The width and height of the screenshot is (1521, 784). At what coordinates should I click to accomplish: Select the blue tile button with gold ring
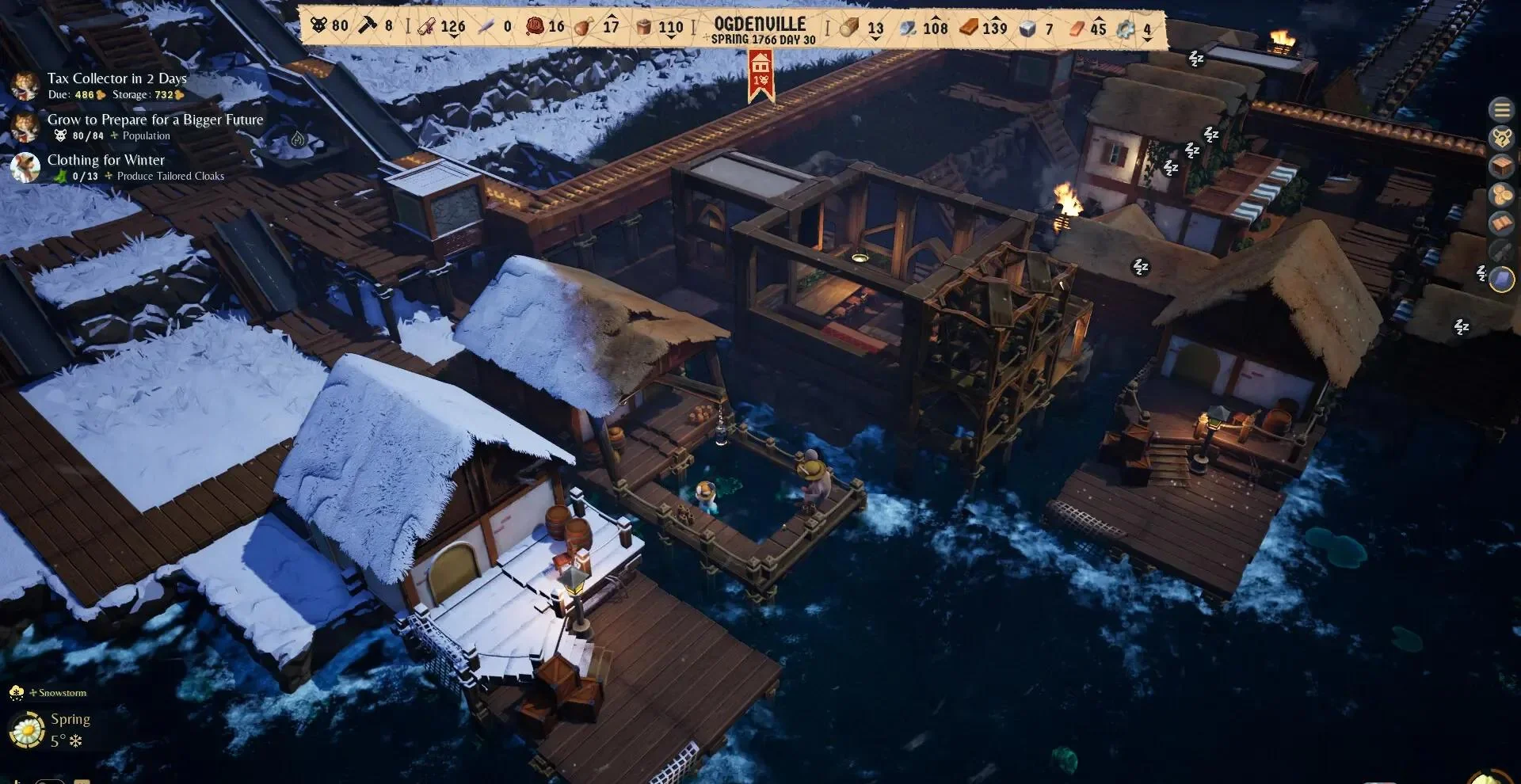1502,280
